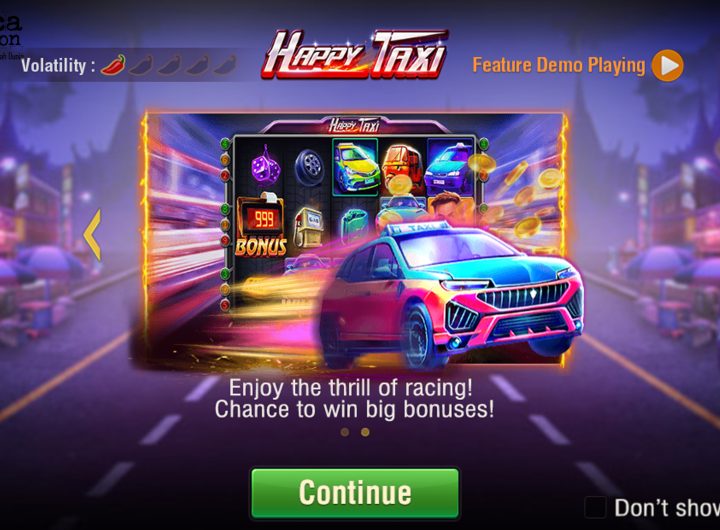Select the second slide indicator dot
720x530 pixels.
(365, 432)
